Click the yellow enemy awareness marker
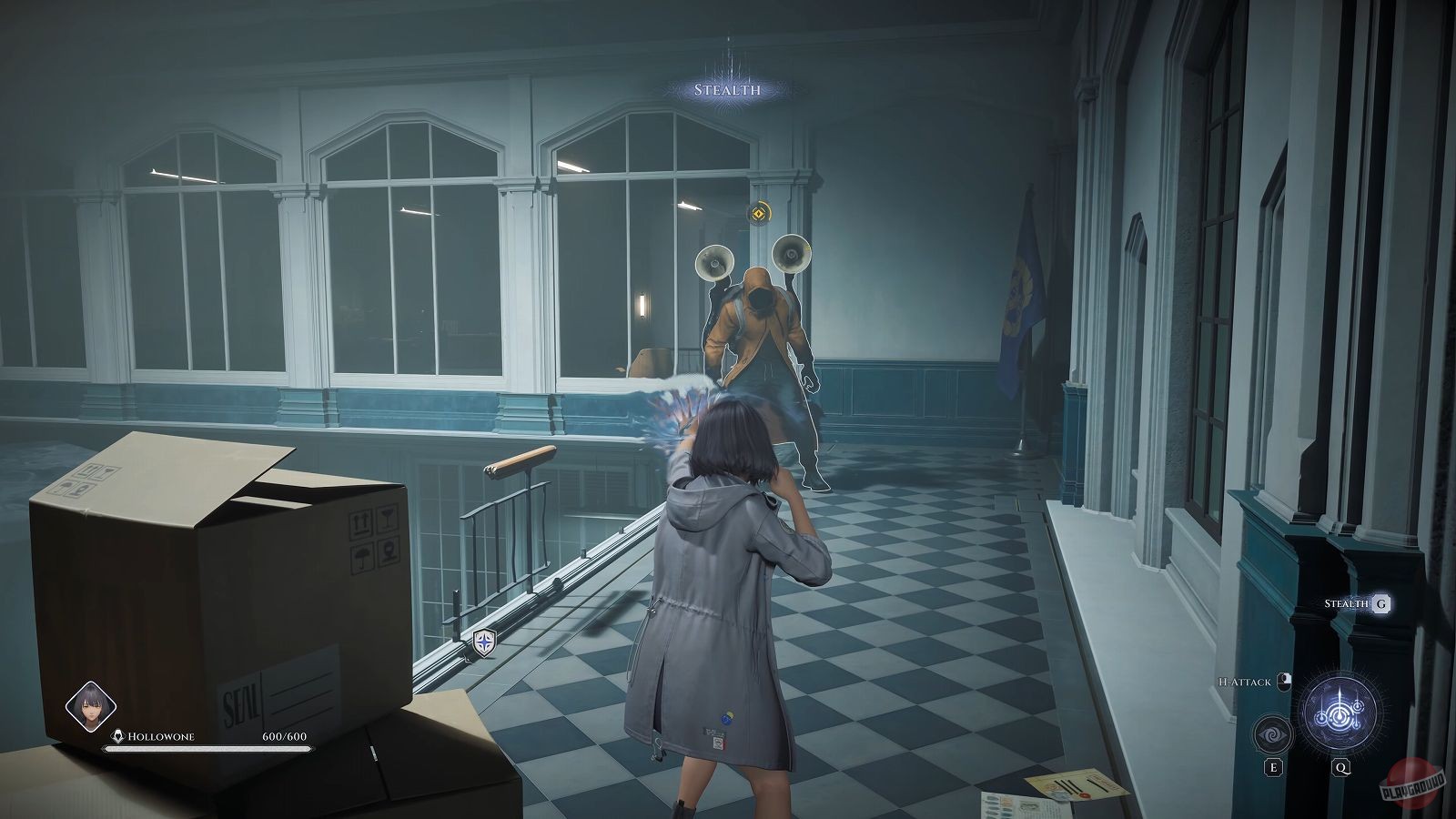 tap(757, 214)
